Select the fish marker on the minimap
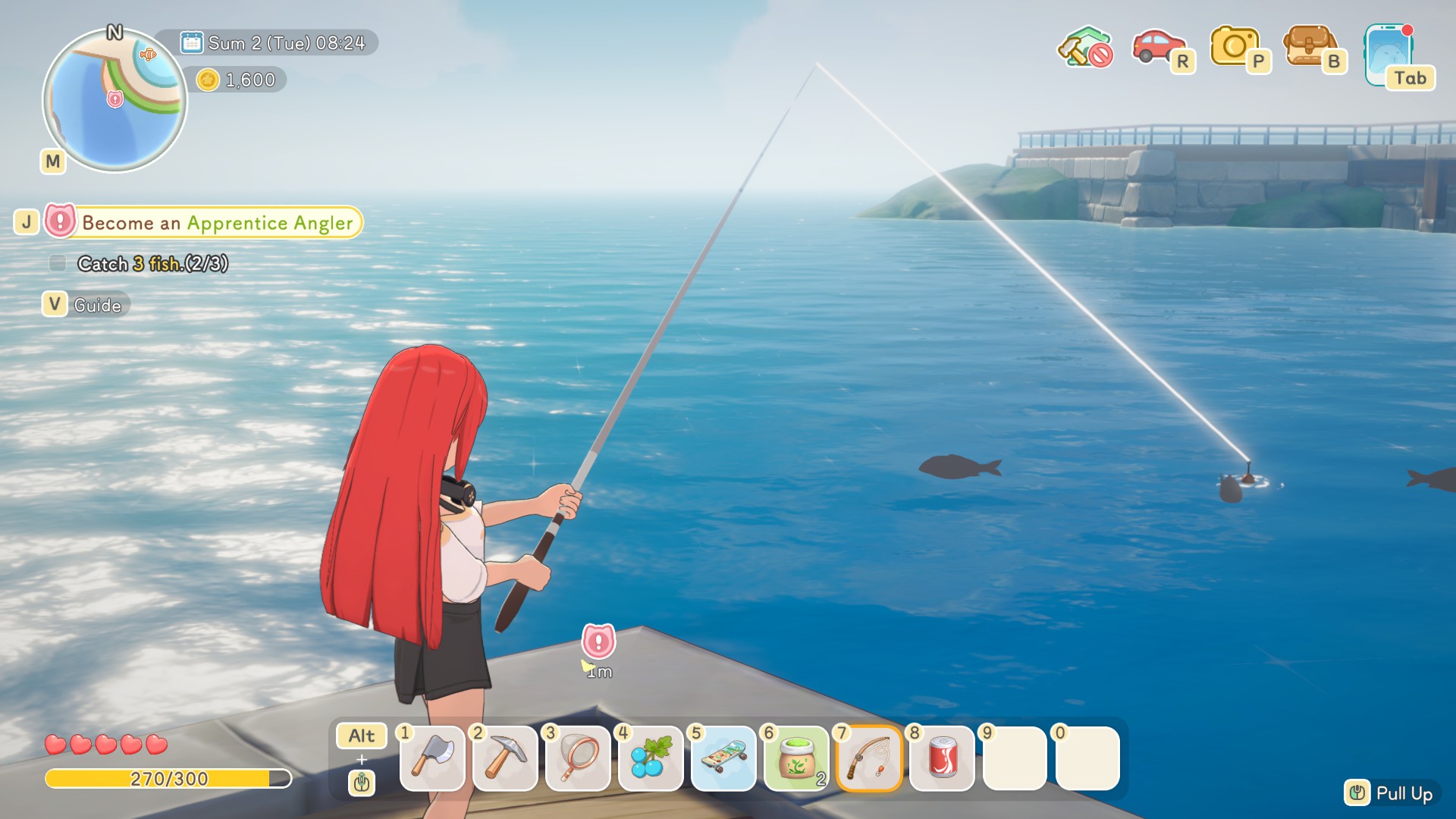1456x819 pixels. pyautogui.click(x=148, y=55)
